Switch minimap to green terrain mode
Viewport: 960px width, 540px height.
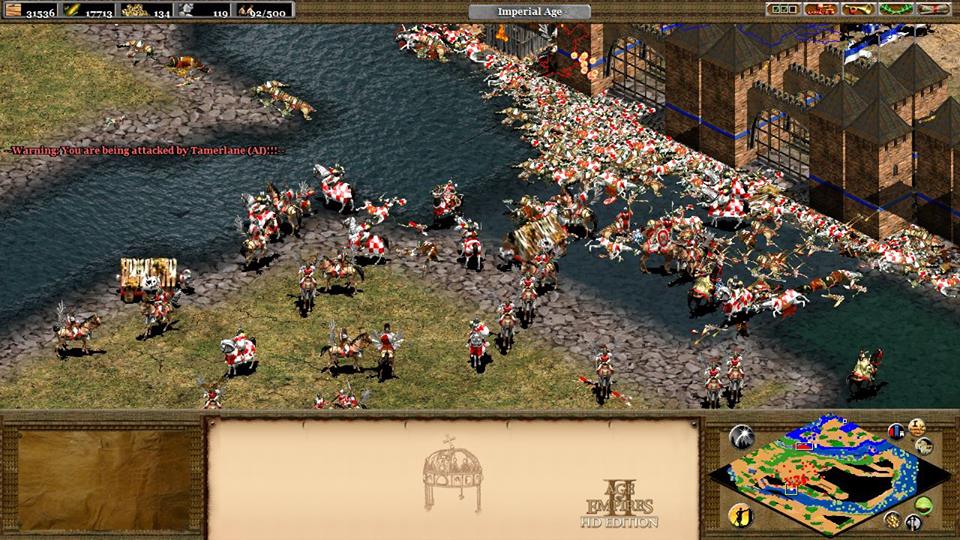(x=923, y=503)
